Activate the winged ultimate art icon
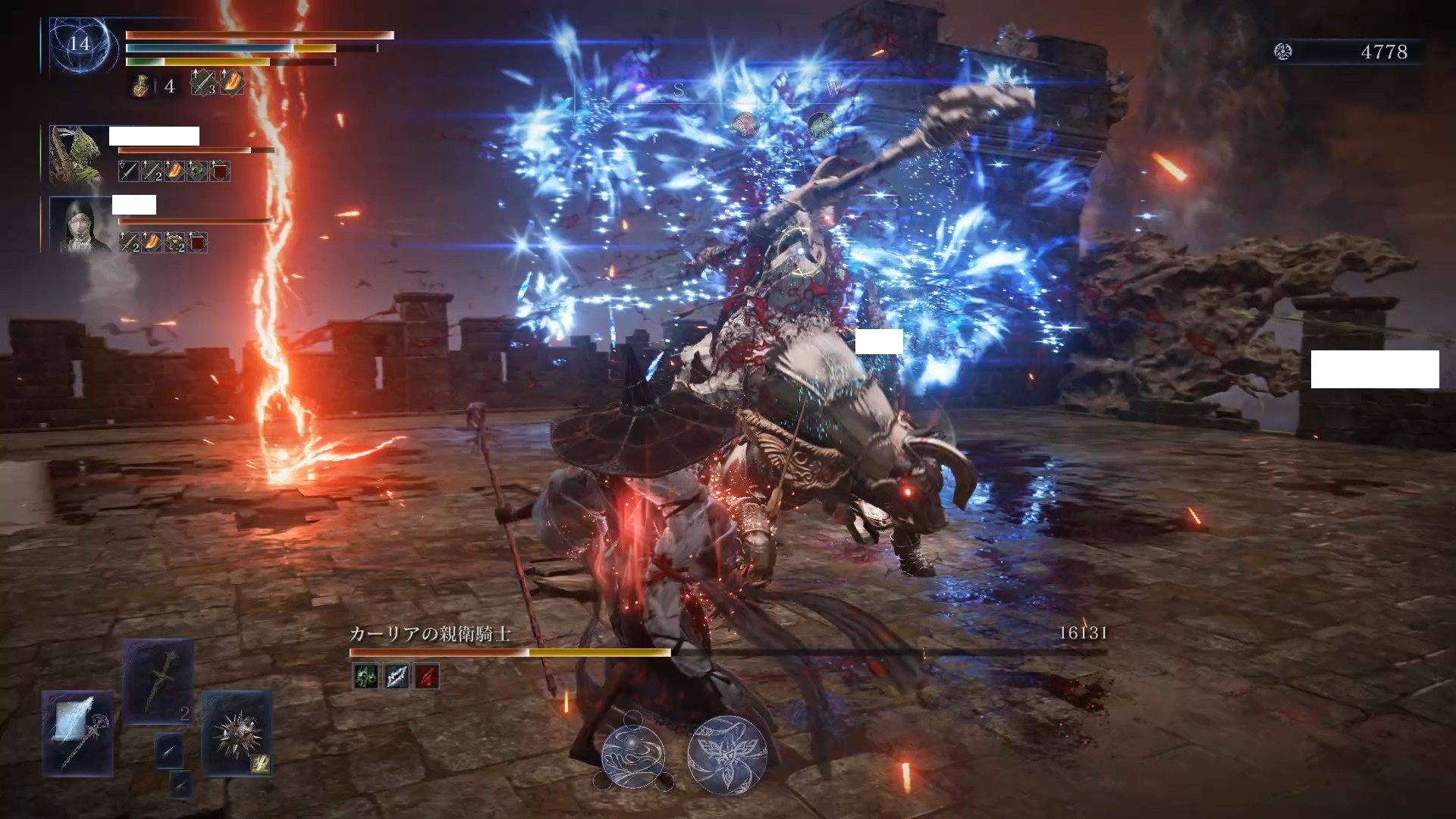Viewport: 1456px width, 819px height. (727, 754)
